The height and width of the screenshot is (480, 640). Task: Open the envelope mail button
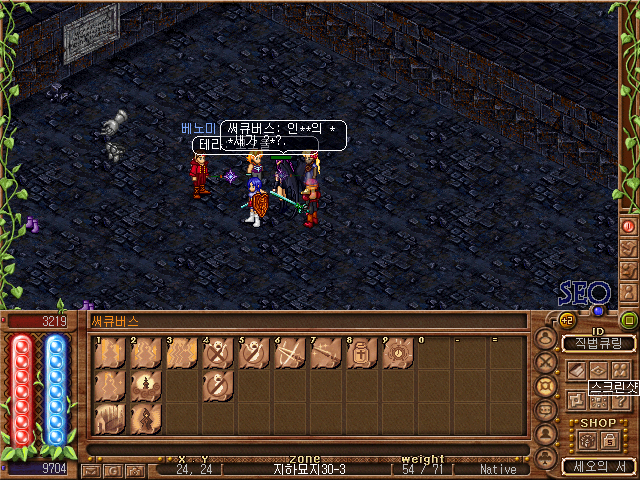92,469
